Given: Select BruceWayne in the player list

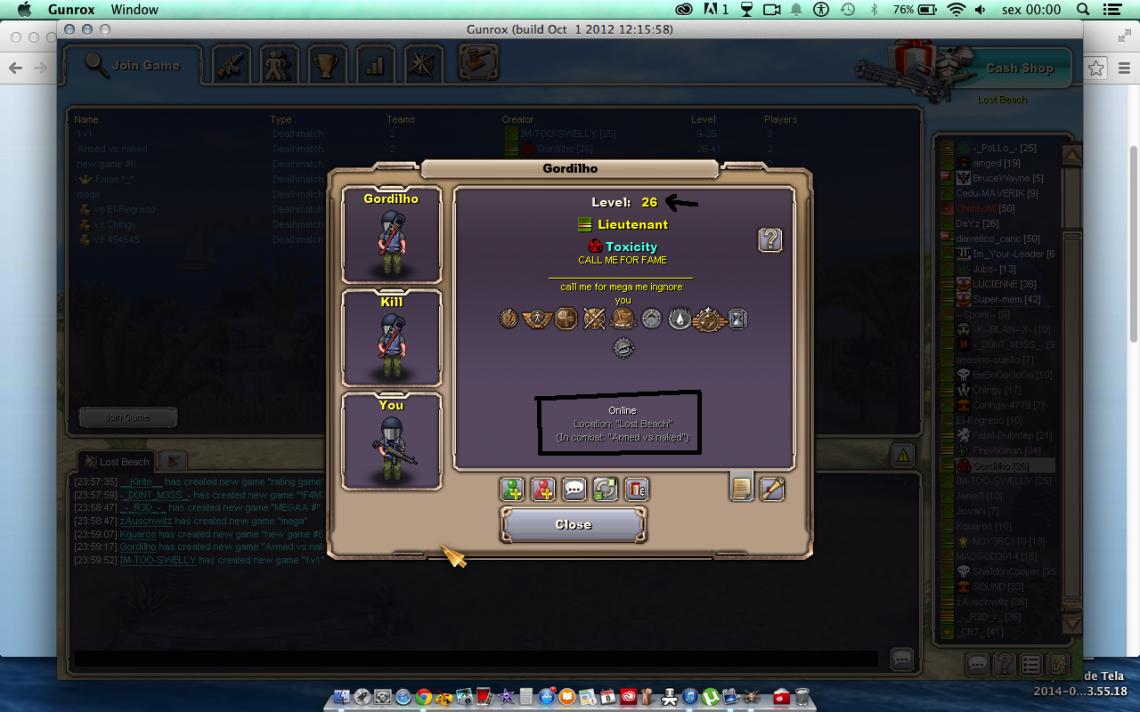Looking at the screenshot, I should pyautogui.click(x=1000, y=178).
